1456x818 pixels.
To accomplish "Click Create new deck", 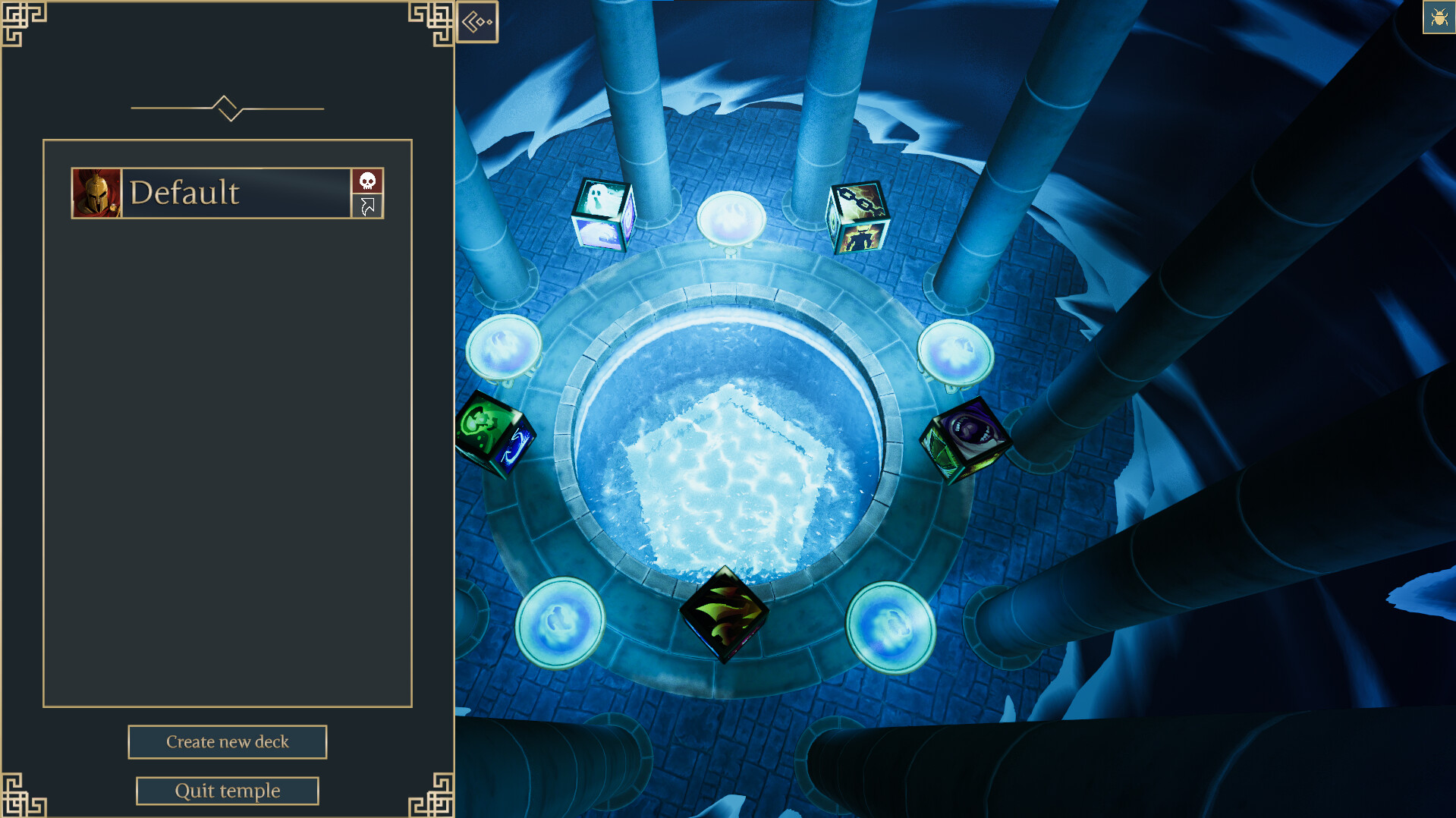I will [227, 741].
